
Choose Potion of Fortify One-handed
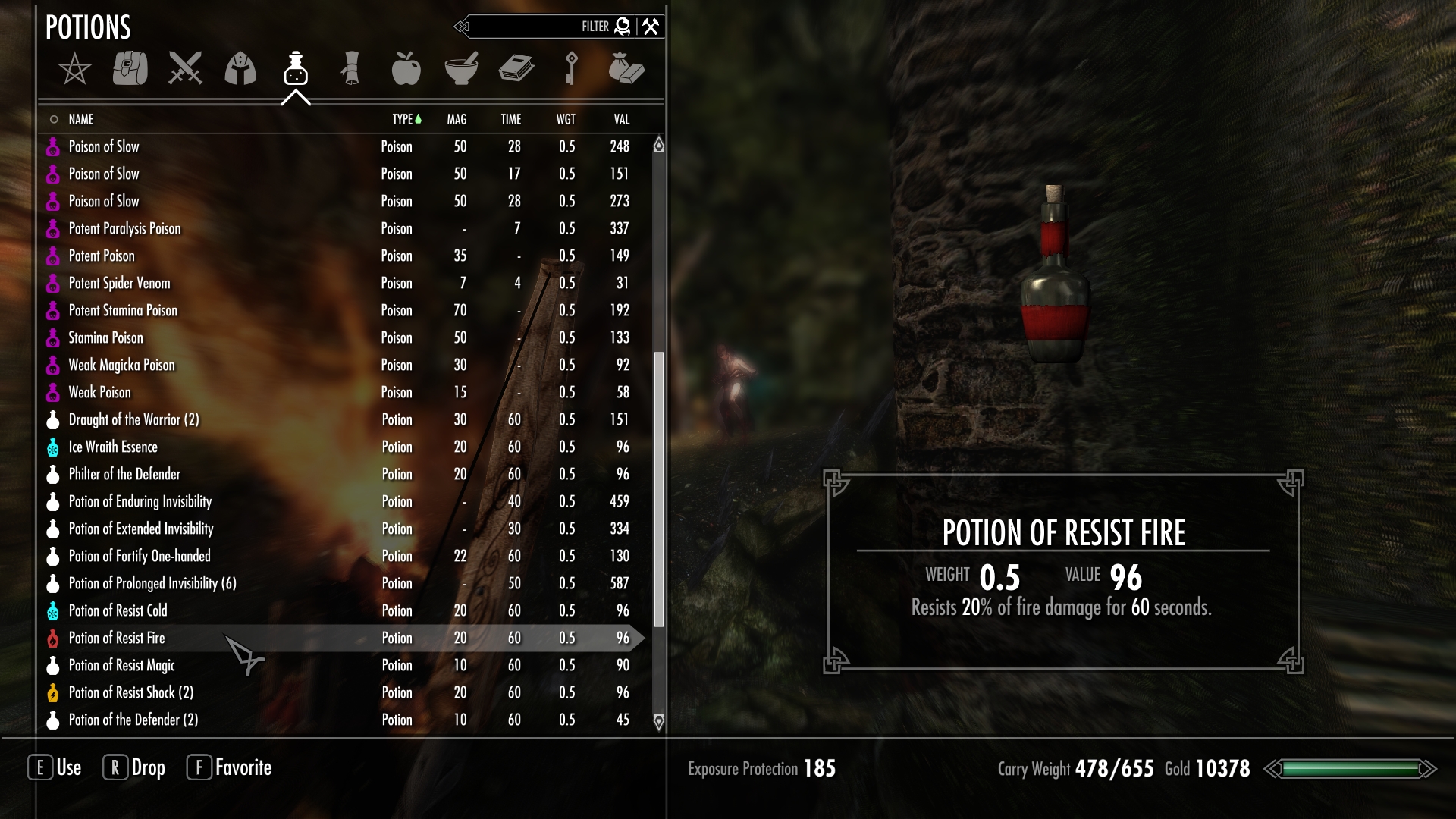click(x=140, y=556)
